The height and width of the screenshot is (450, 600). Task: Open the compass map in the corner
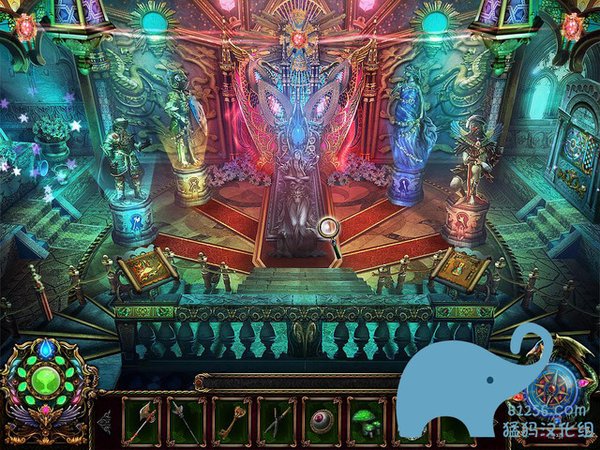561,384
